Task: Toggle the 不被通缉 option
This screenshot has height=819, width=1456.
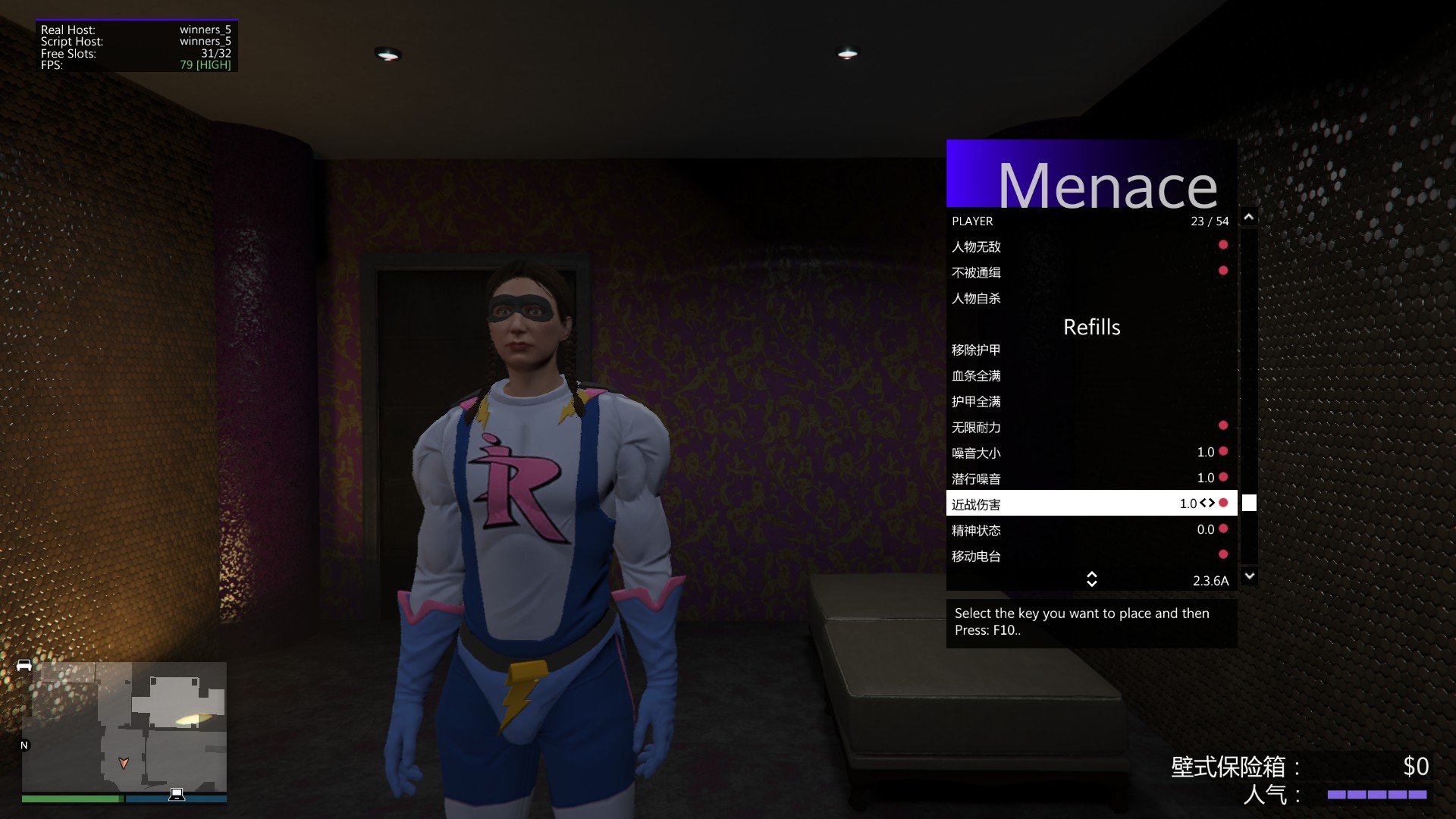Action: [1090, 272]
